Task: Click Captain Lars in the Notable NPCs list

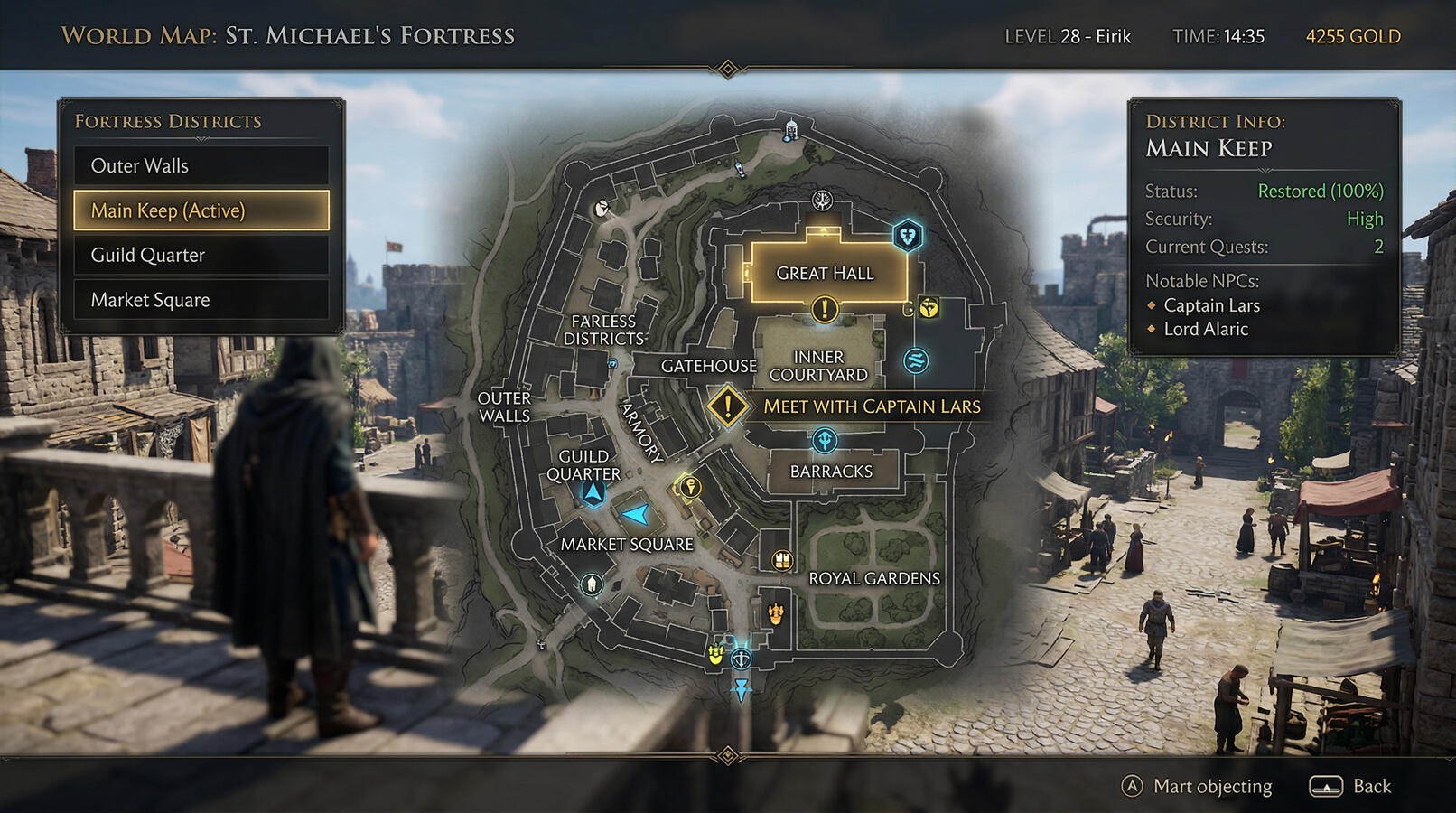Action: (1211, 305)
